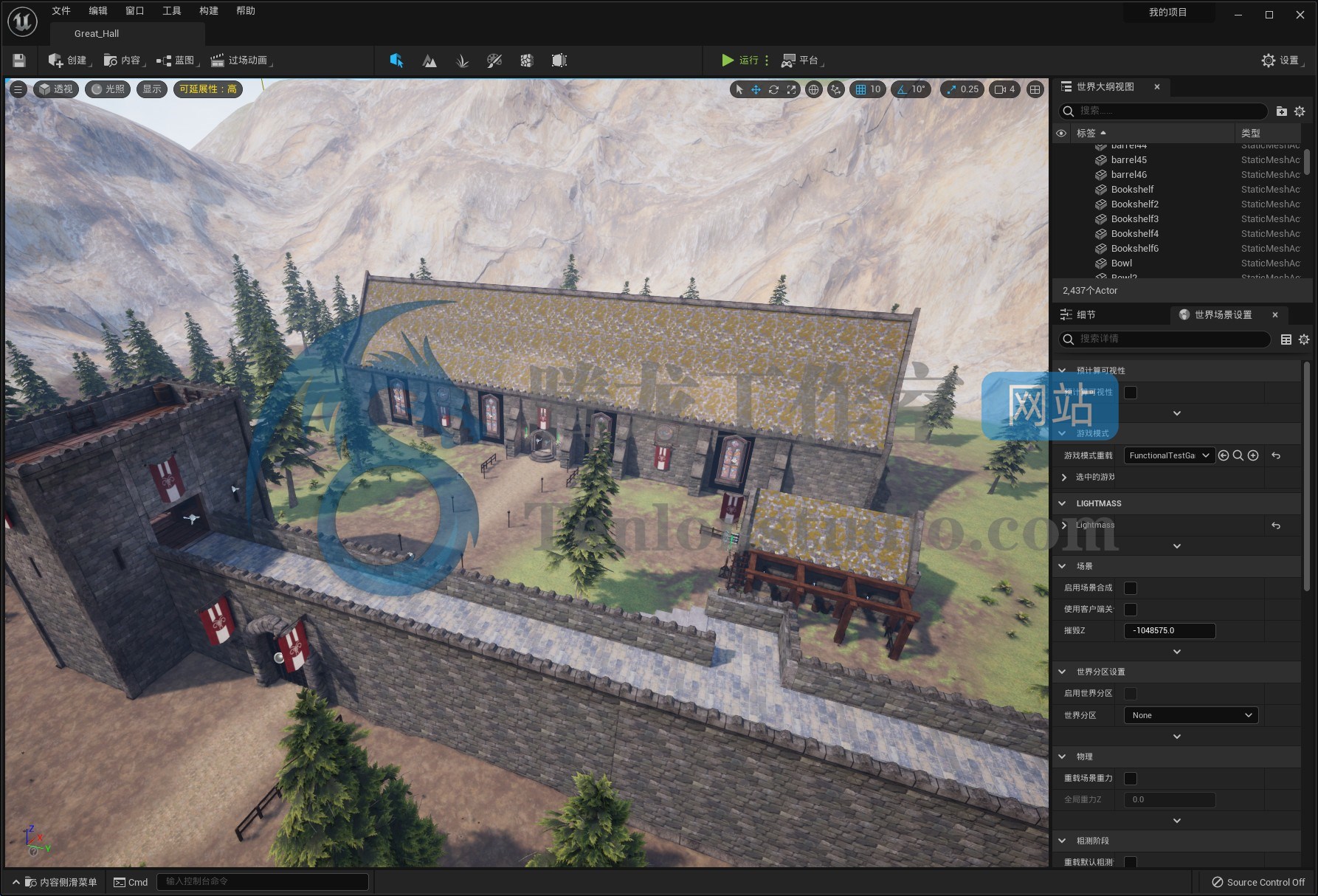Select the Fracture mode icon
This screenshot has height=896, width=1318.
tap(526, 61)
